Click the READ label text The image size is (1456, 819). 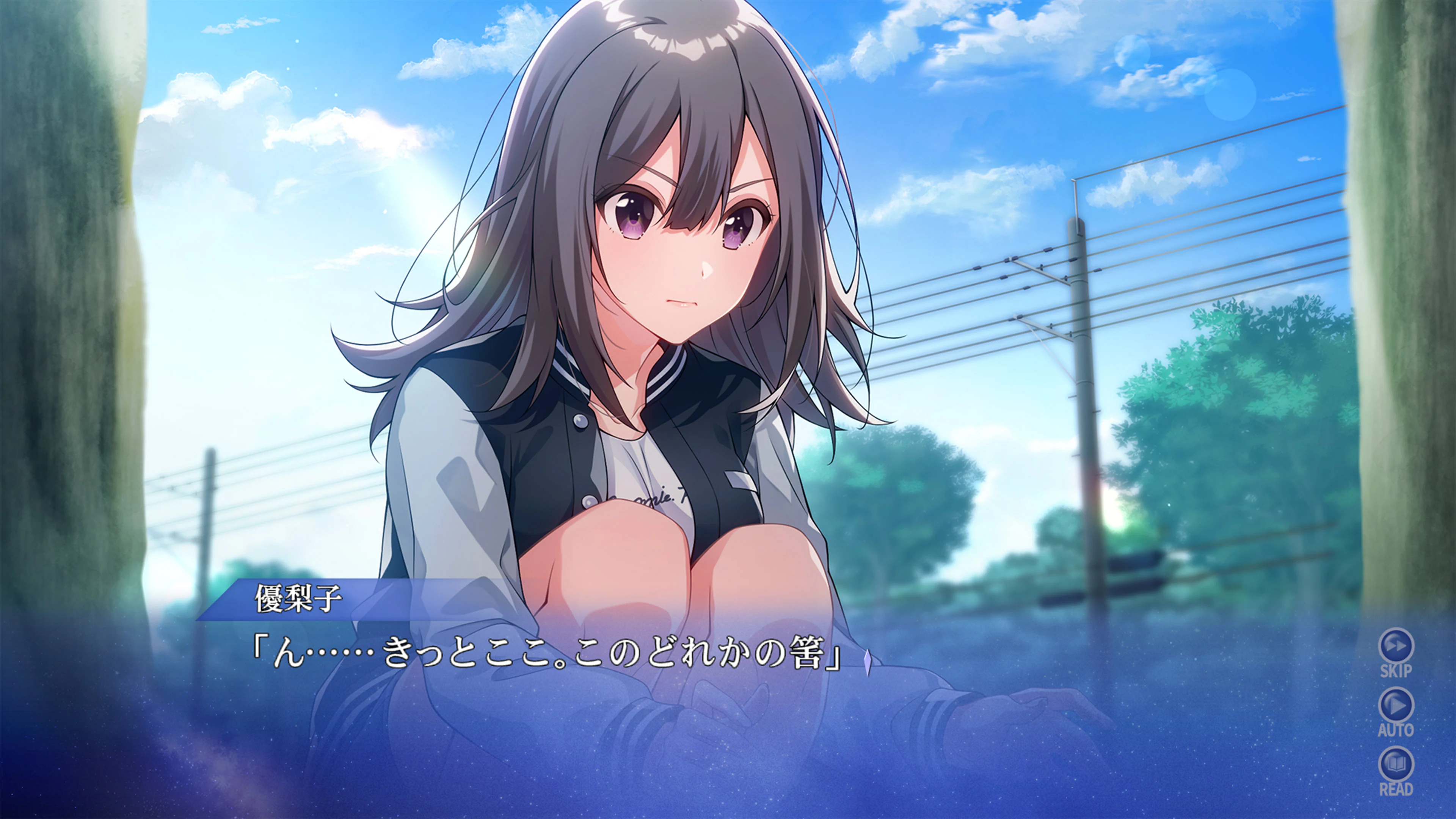(x=1396, y=789)
